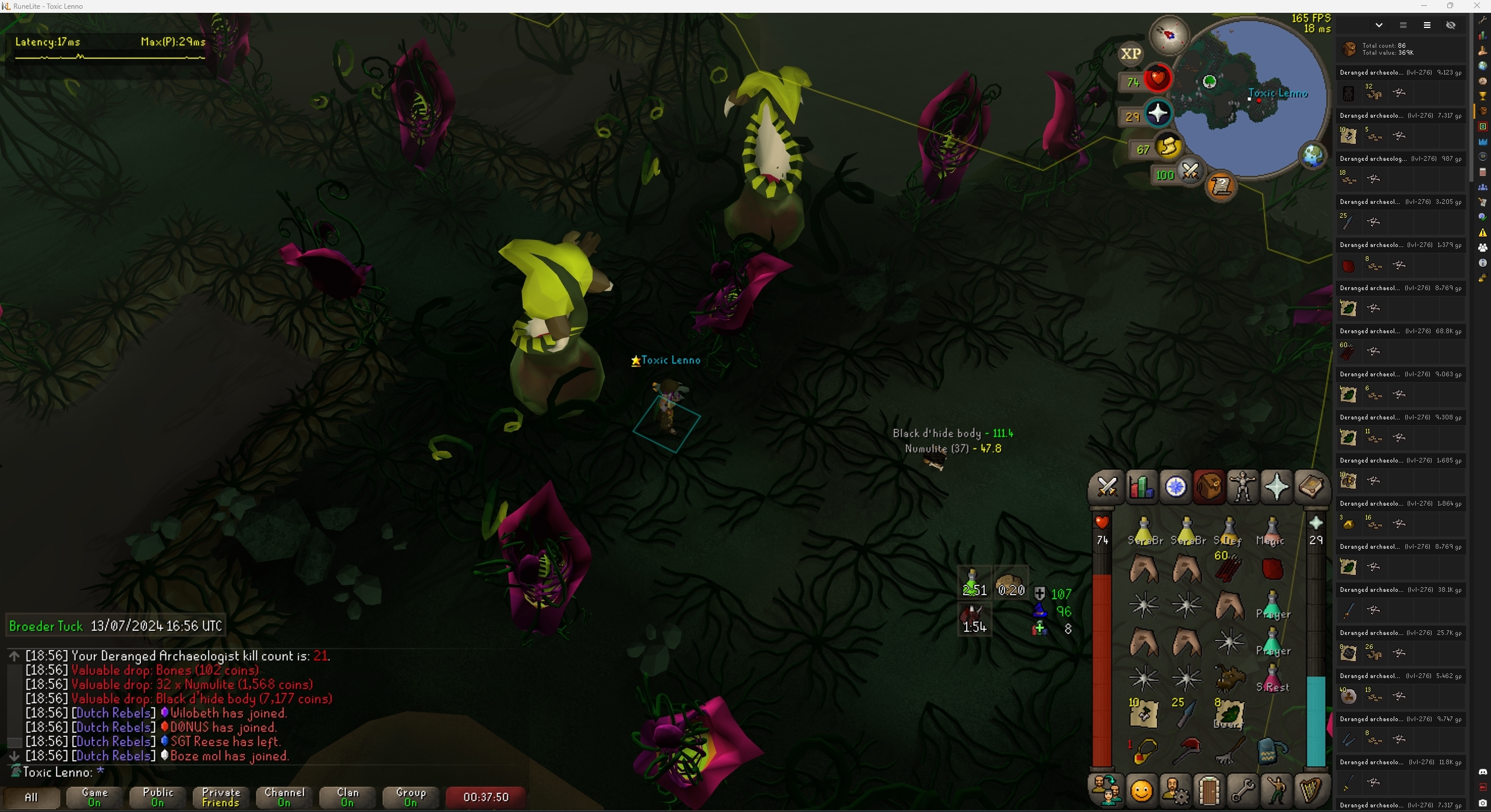
Task: Click the watering can item
Action: tap(1272, 751)
